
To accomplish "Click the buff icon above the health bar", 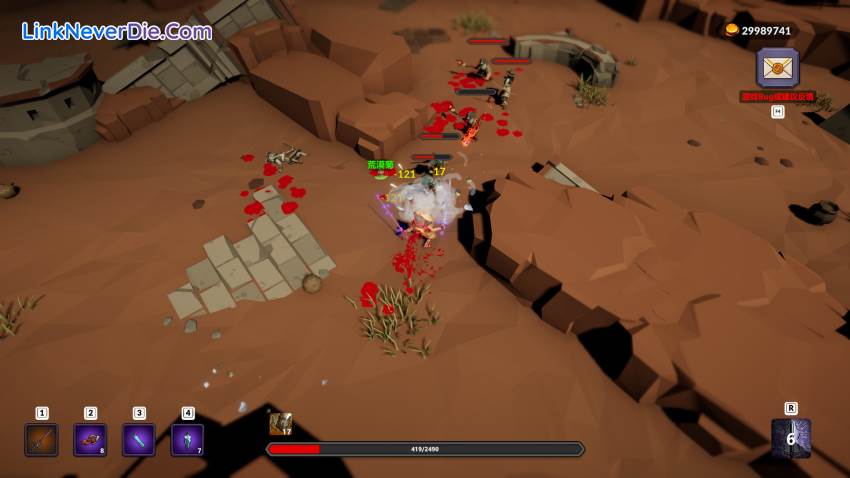I will pos(280,424).
